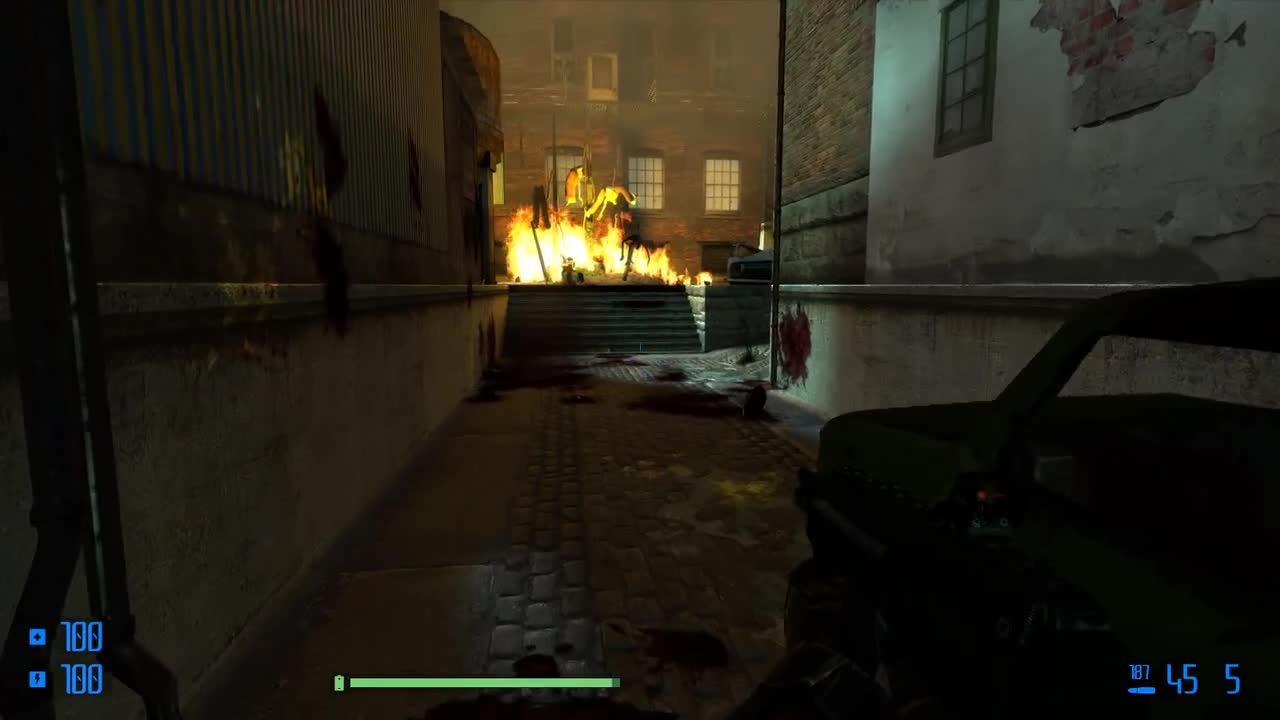1280x720 pixels.
Task: Click the secondary ammo counter showing 5
Action: (x=1232, y=678)
